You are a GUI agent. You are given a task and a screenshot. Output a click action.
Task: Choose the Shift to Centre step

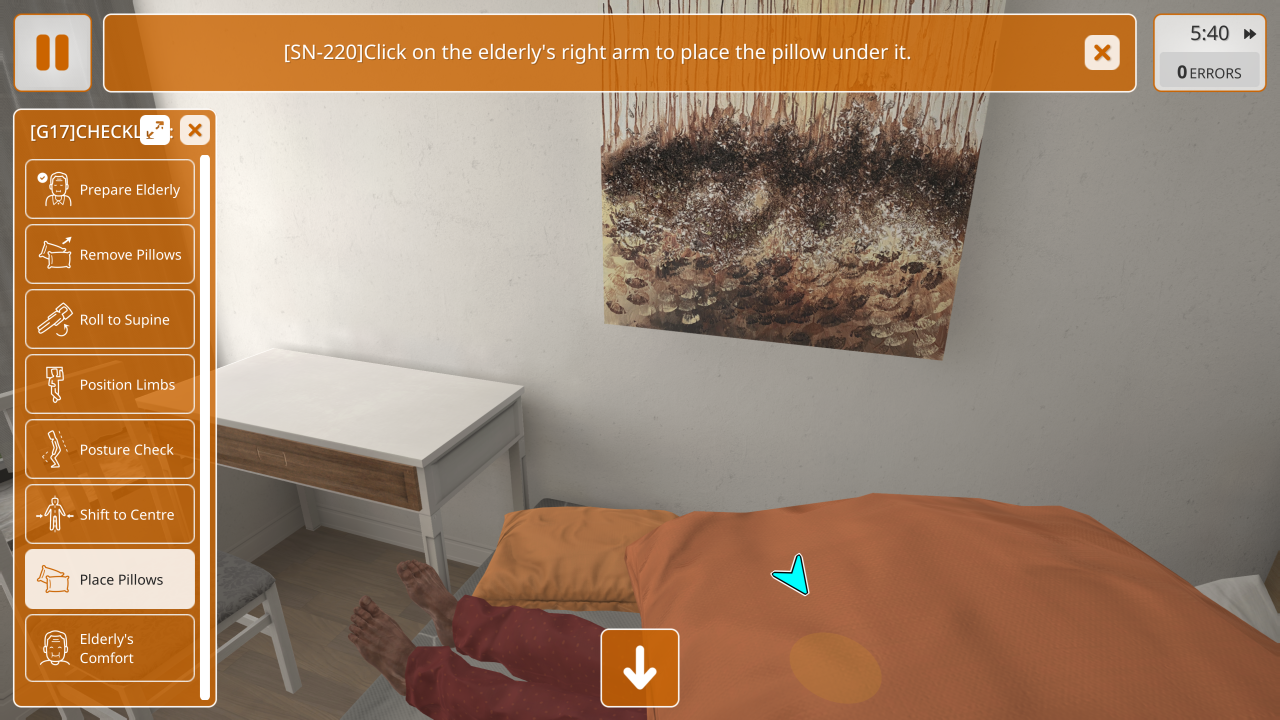point(110,514)
